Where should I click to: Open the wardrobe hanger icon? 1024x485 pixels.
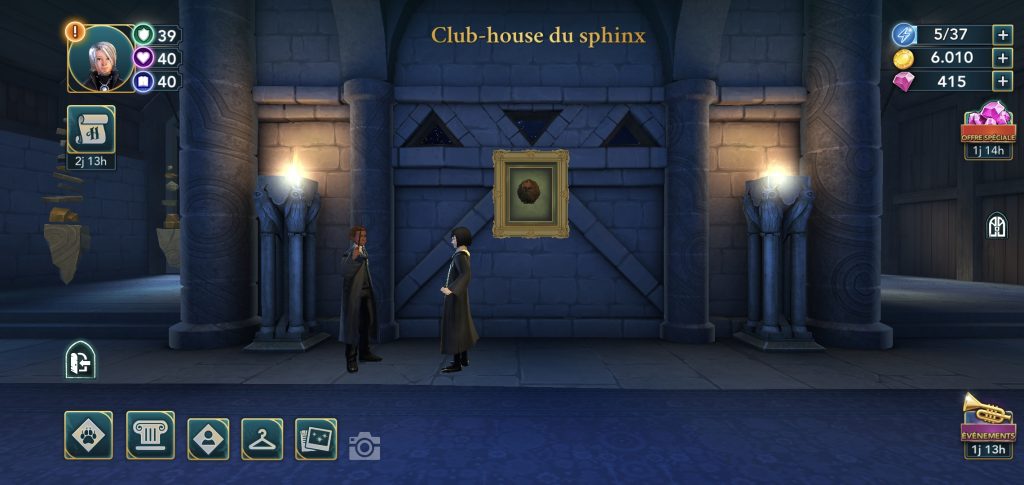point(262,438)
